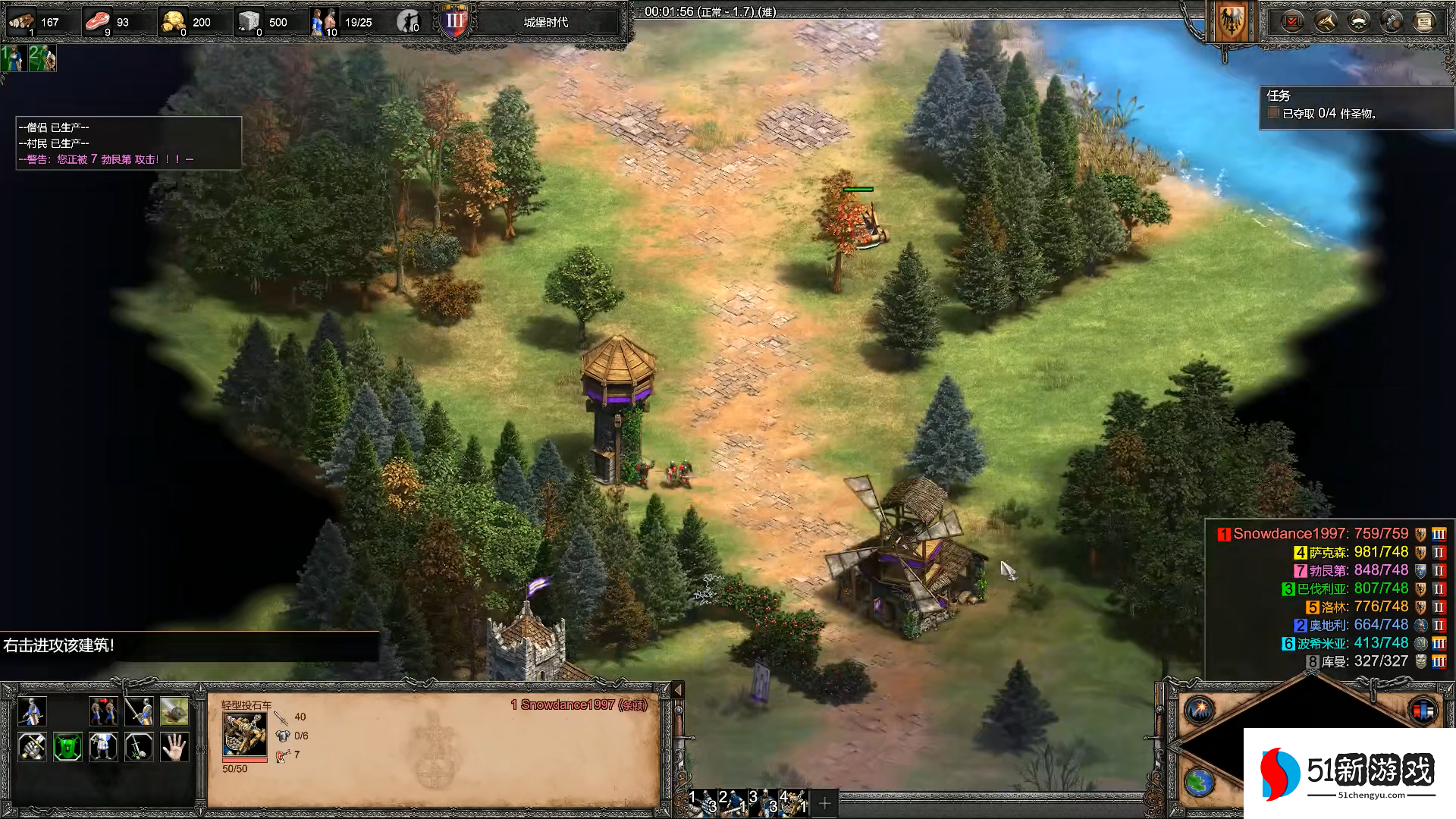Select the patrol command icon
The height and width of the screenshot is (819, 1456).
[103, 711]
